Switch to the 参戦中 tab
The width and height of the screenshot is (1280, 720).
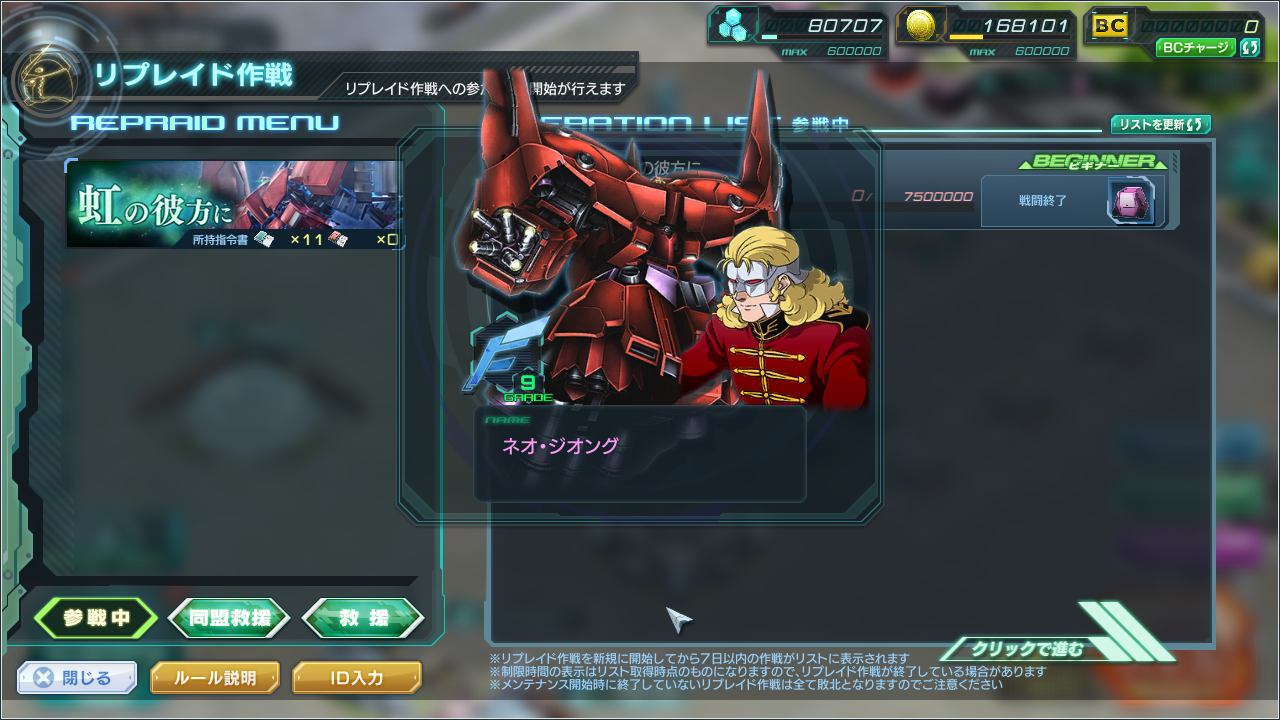tap(96, 618)
